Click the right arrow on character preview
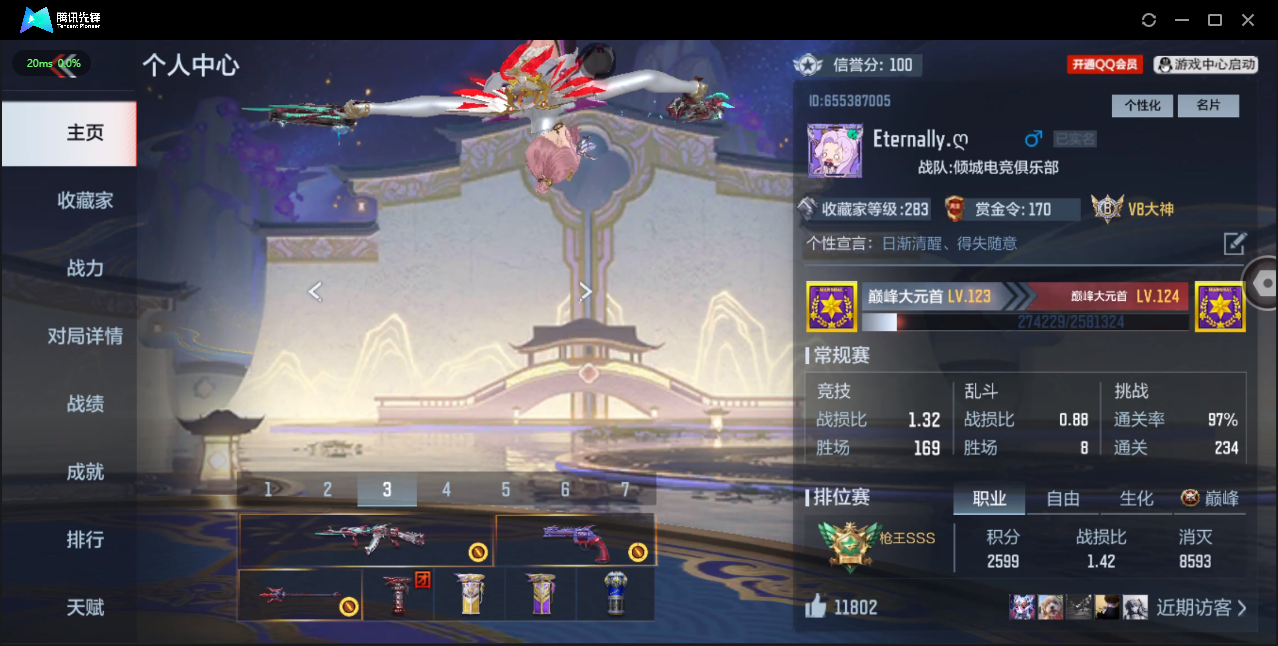 [586, 291]
